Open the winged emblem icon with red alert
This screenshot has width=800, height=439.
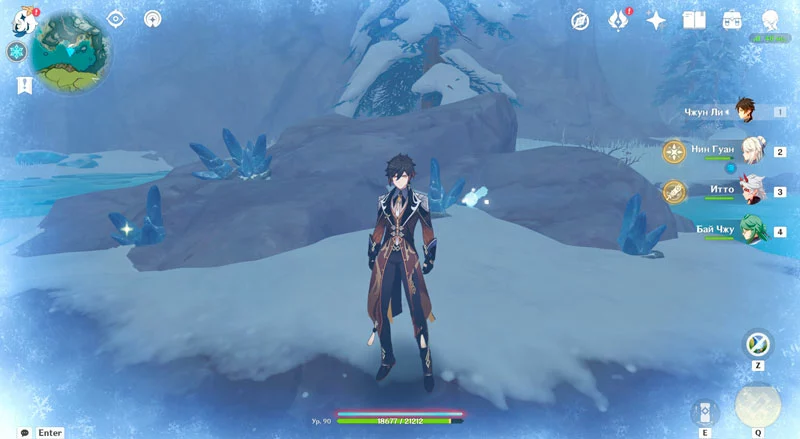pyautogui.click(x=619, y=20)
